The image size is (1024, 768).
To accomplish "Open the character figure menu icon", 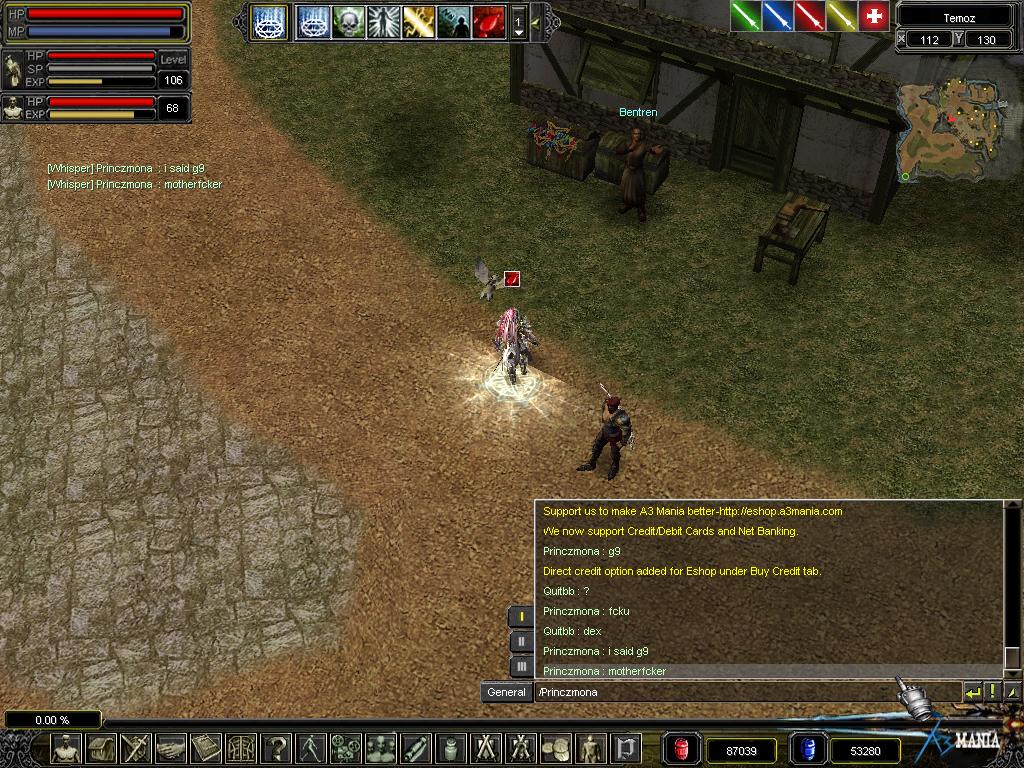I will point(66,747).
